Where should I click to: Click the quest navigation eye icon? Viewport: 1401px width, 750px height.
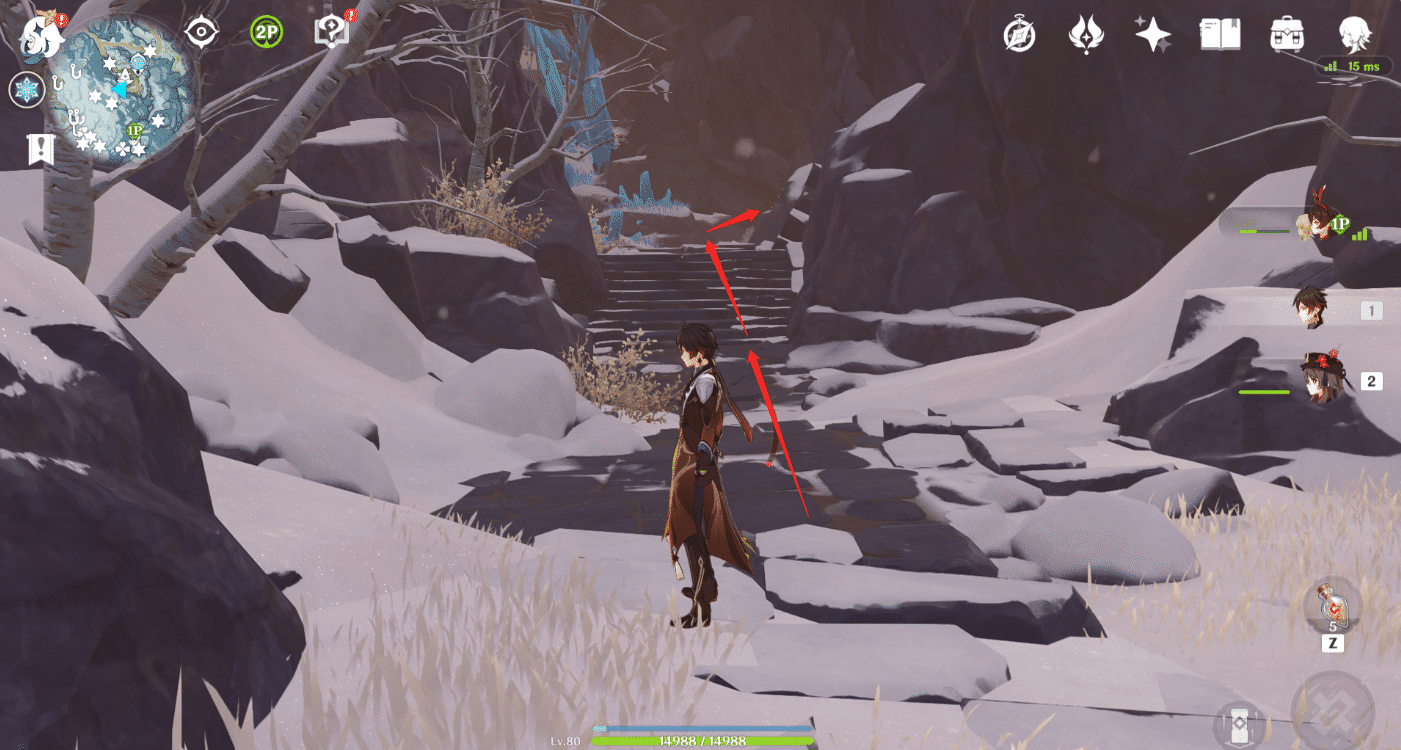coord(201,32)
